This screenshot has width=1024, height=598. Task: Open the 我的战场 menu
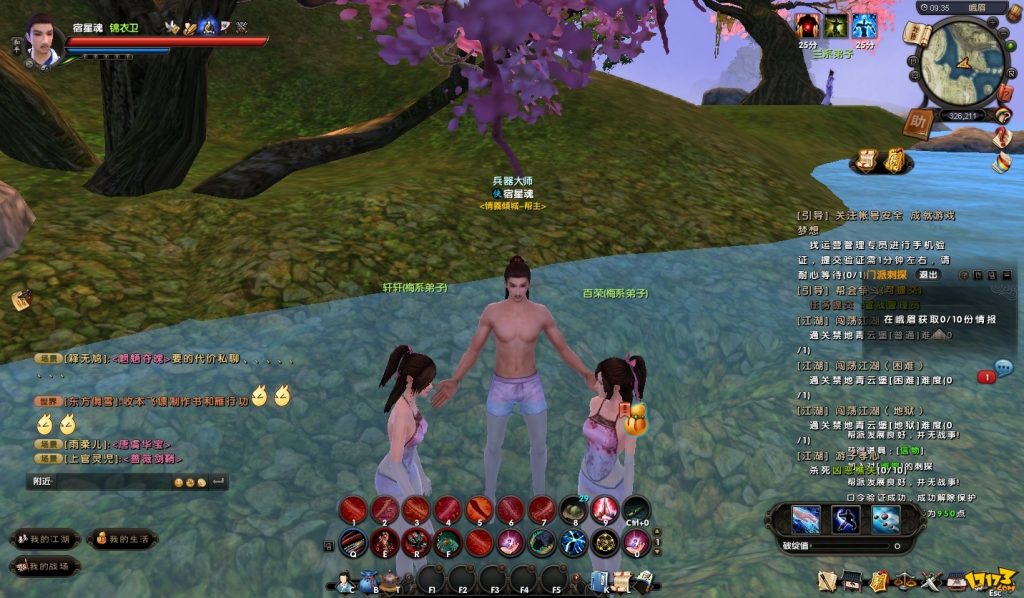[46, 566]
